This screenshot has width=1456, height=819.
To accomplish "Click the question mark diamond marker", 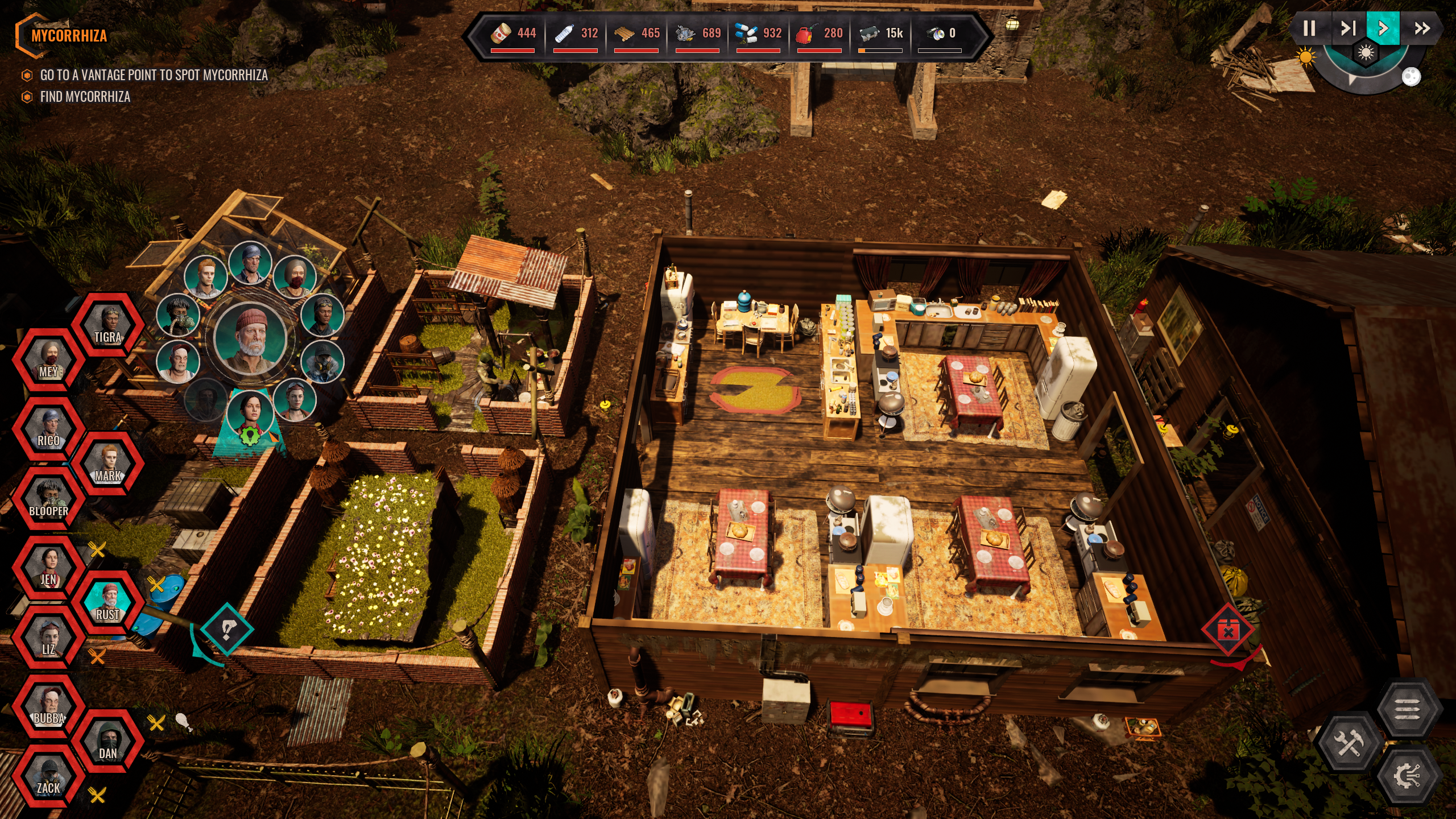I will [227, 630].
